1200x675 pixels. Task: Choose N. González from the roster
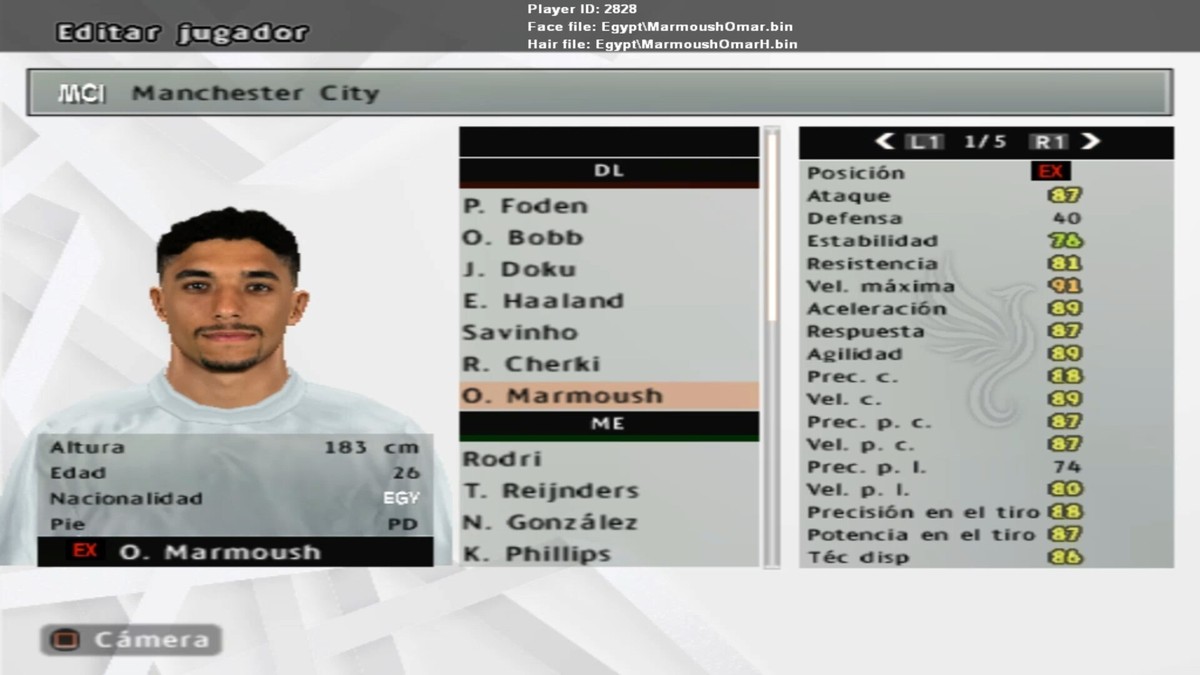(608, 522)
